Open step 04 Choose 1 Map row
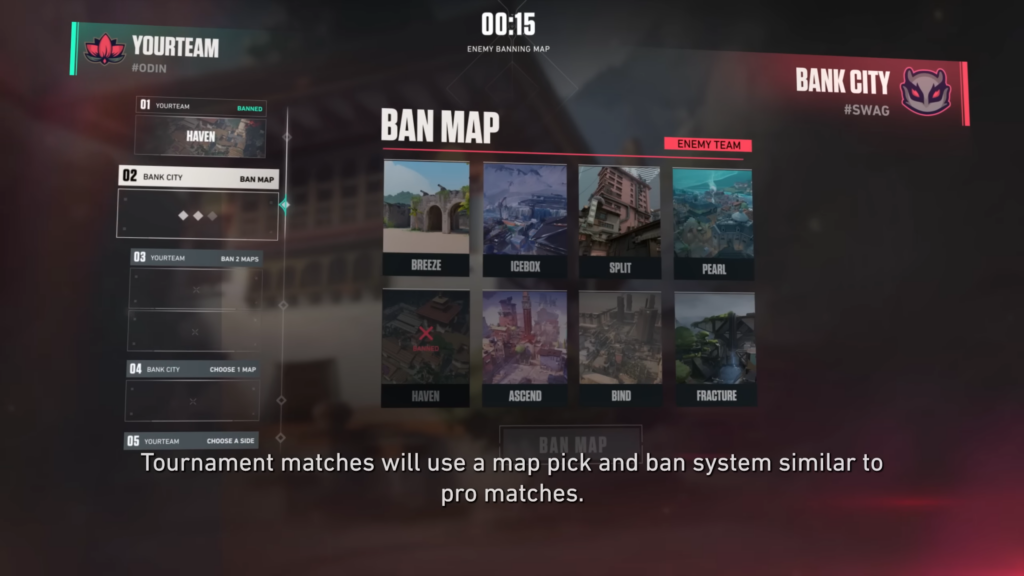The width and height of the screenshot is (1024, 576). [x=194, y=369]
